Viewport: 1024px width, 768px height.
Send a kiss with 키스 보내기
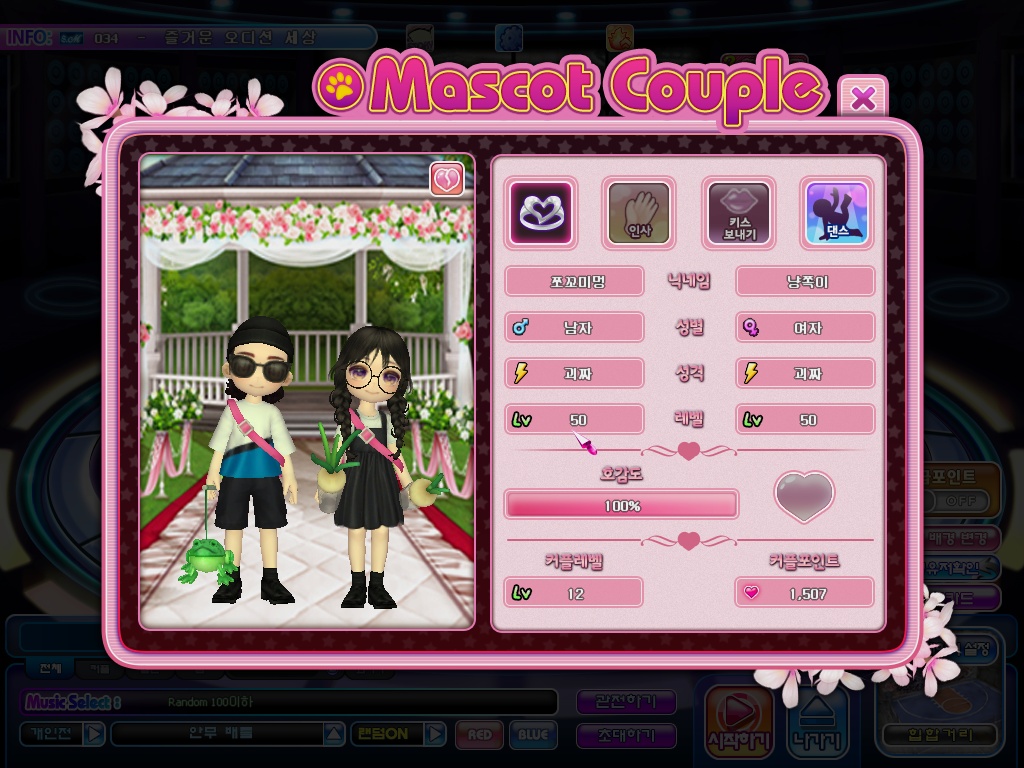739,212
